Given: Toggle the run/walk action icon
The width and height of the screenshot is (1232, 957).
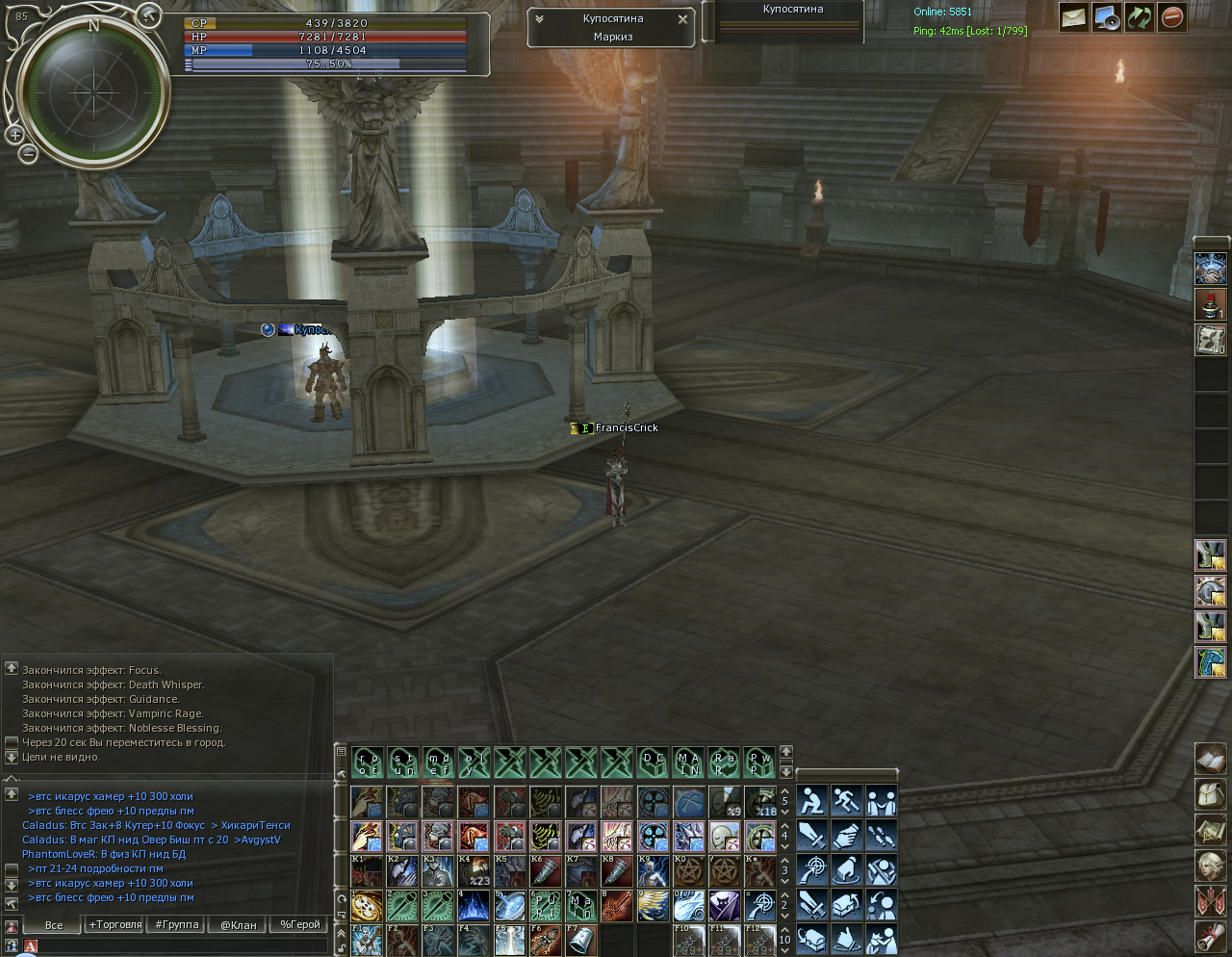Looking at the screenshot, I should tap(847, 801).
